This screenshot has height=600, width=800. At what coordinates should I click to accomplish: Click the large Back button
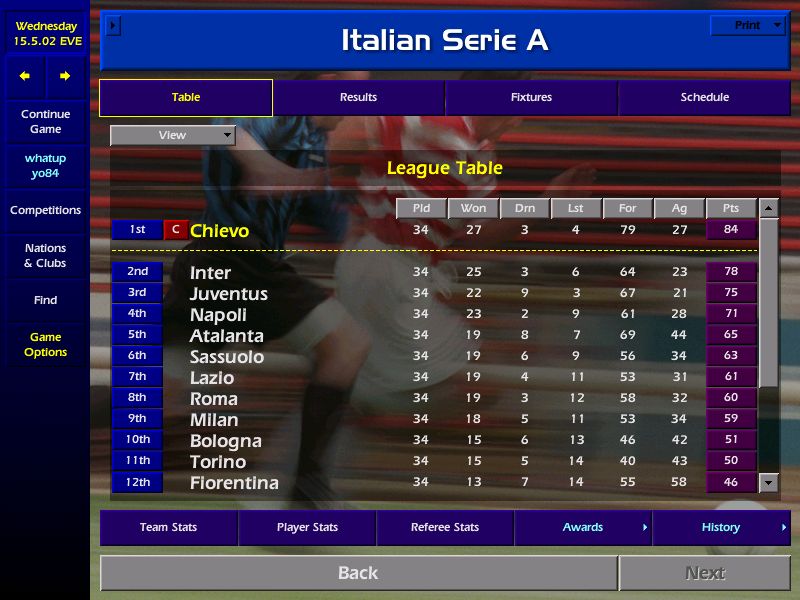(358, 573)
